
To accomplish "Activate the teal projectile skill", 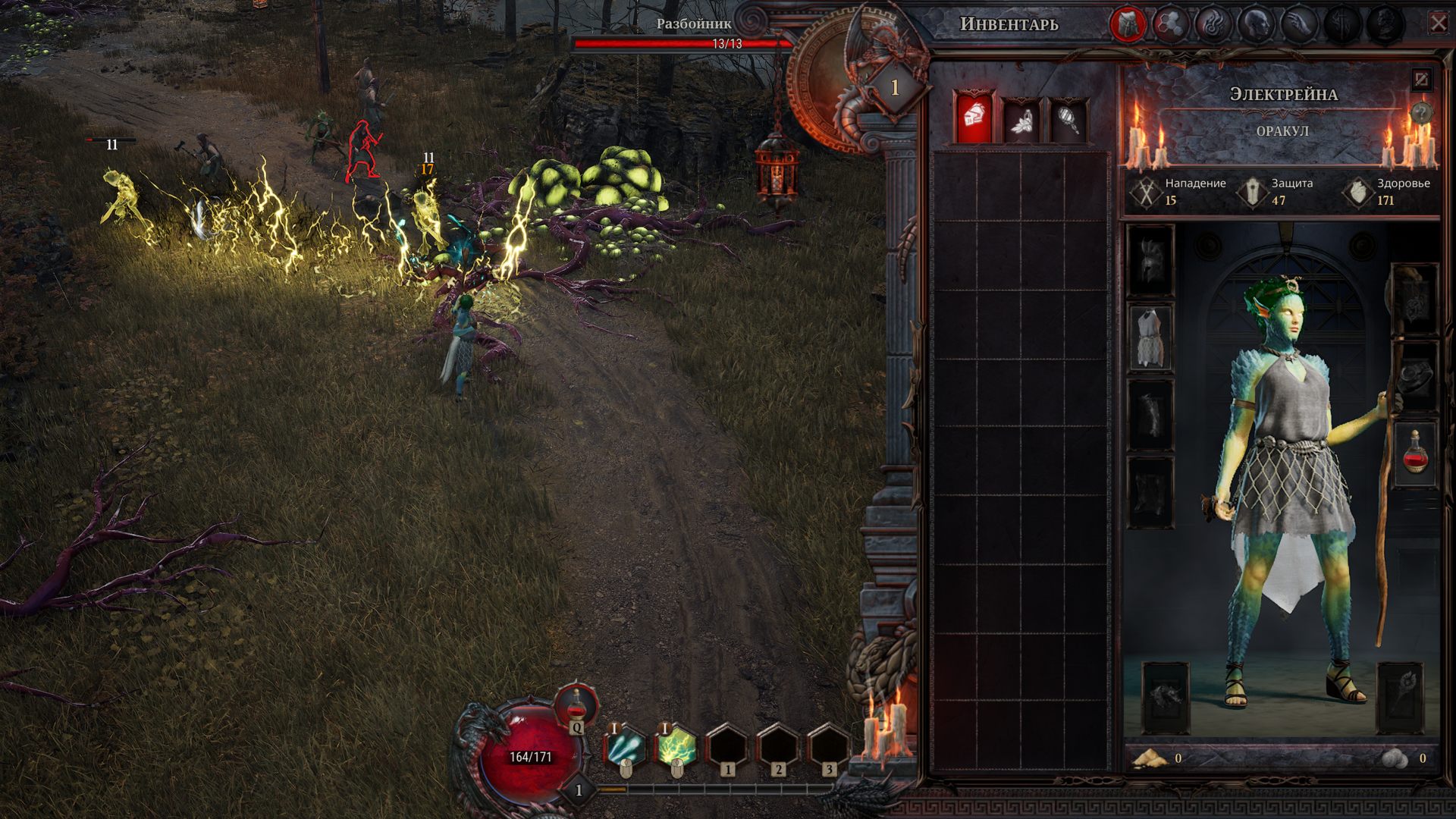I will tap(626, 746).
